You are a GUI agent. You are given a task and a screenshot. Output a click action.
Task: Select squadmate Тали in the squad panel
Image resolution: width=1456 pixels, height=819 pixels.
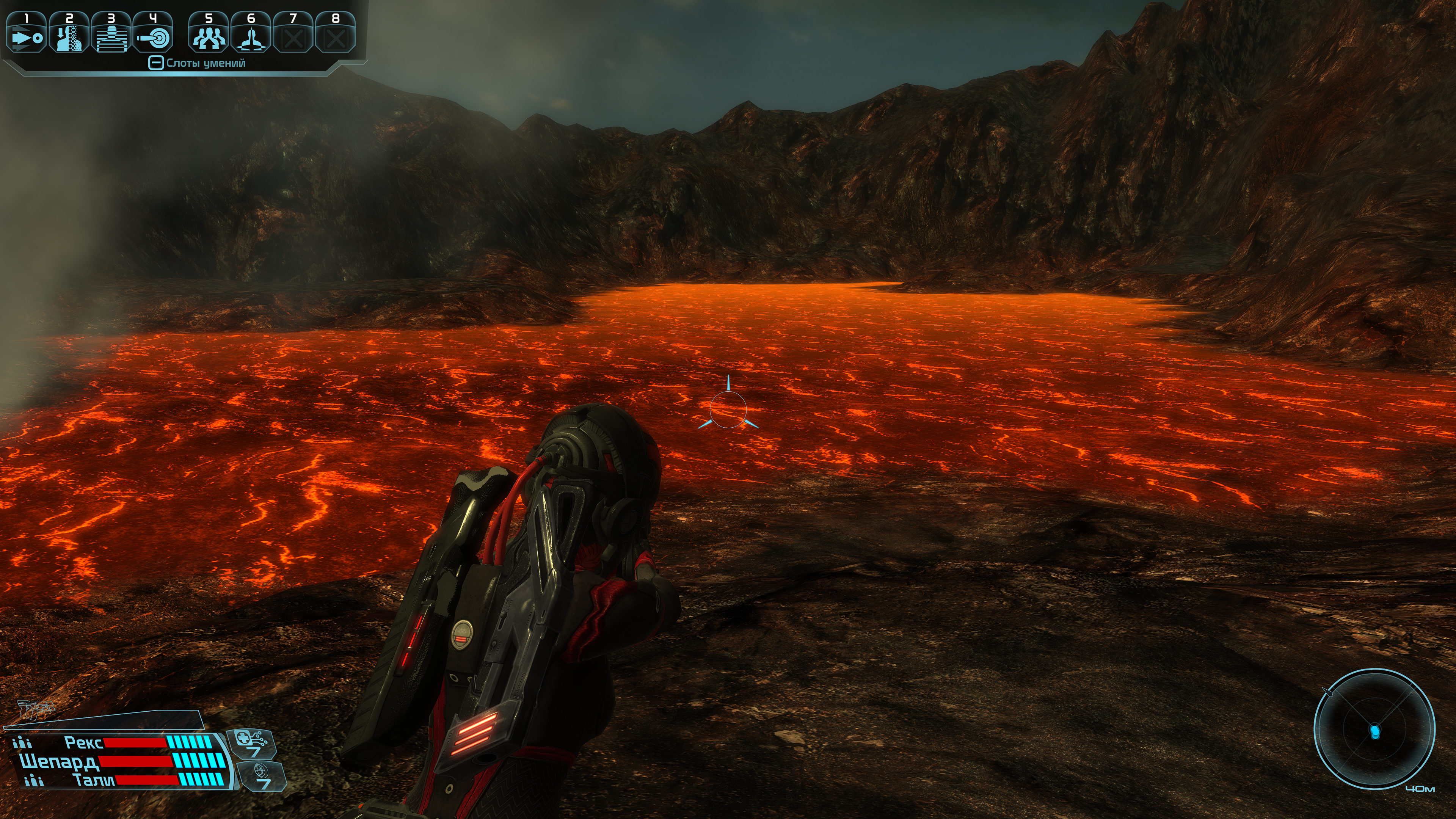point(93,781)
